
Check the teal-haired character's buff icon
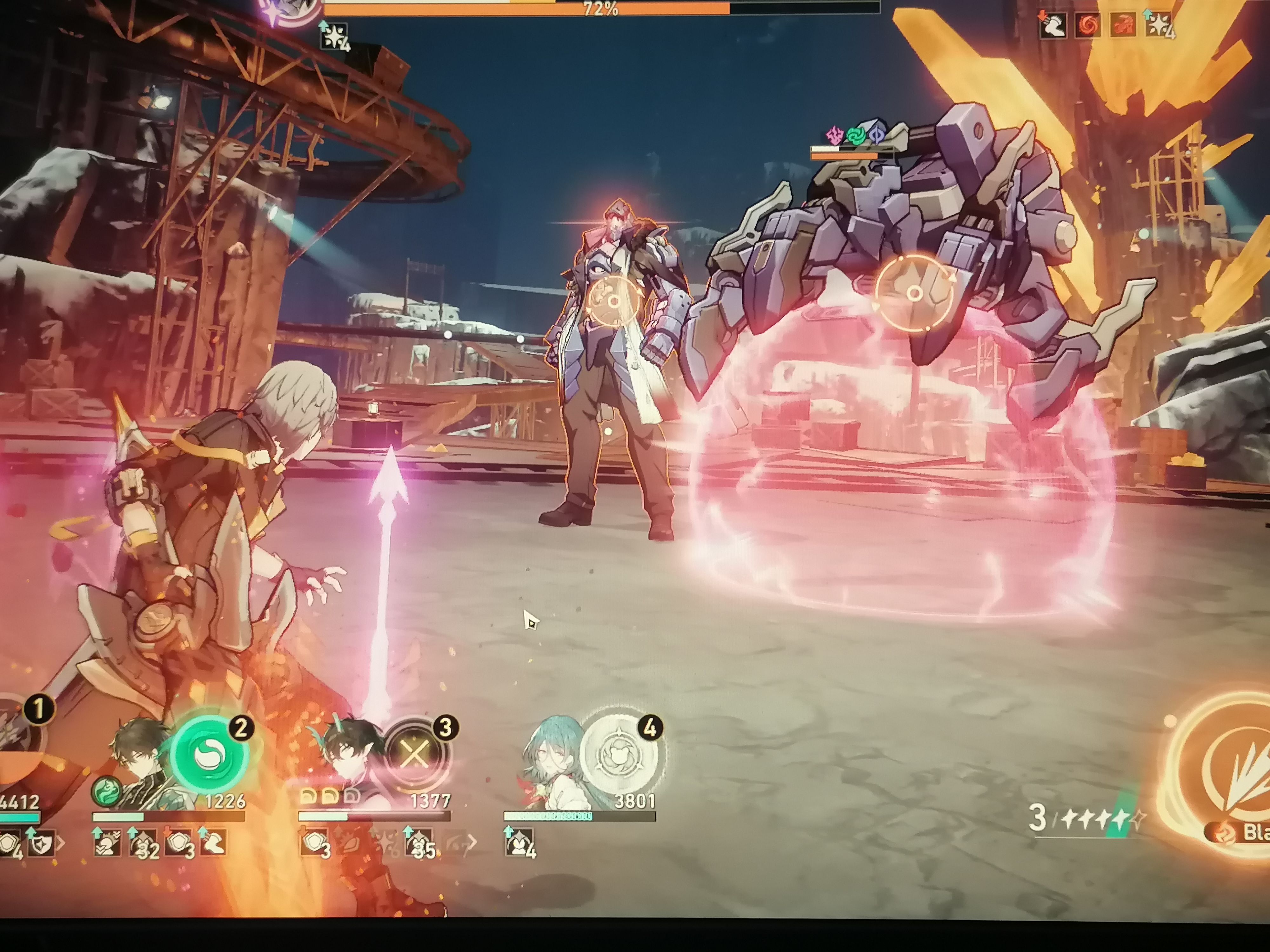click(519, 843)
